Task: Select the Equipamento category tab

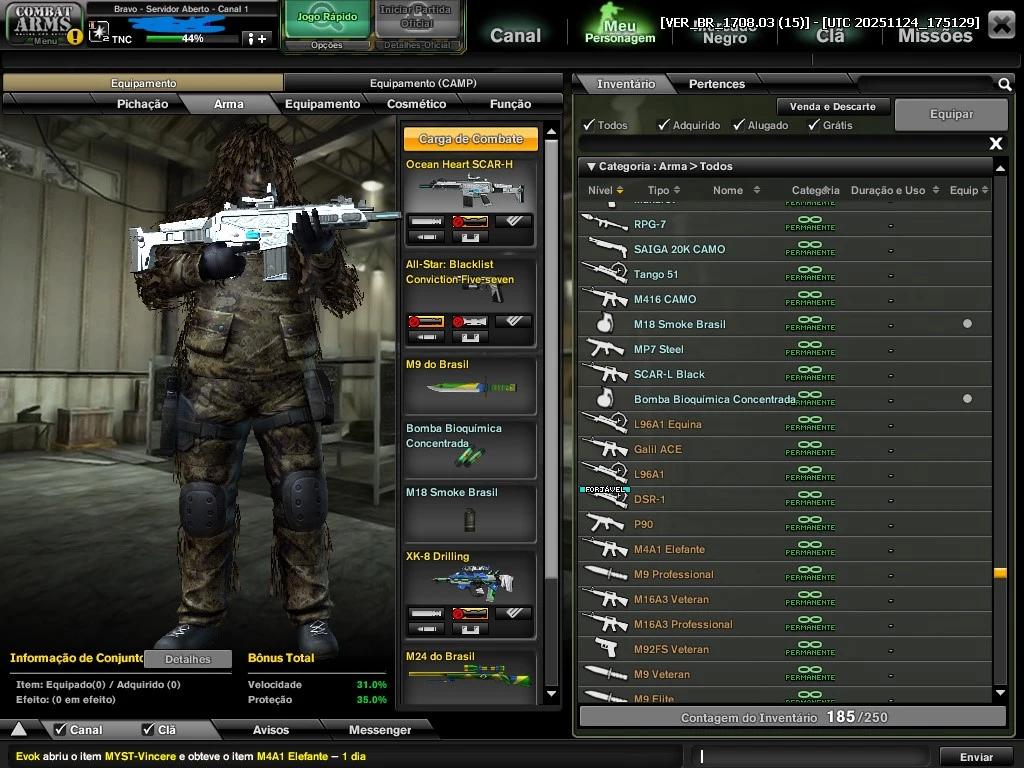Action: pyautogui.click(x=322, y=104)
